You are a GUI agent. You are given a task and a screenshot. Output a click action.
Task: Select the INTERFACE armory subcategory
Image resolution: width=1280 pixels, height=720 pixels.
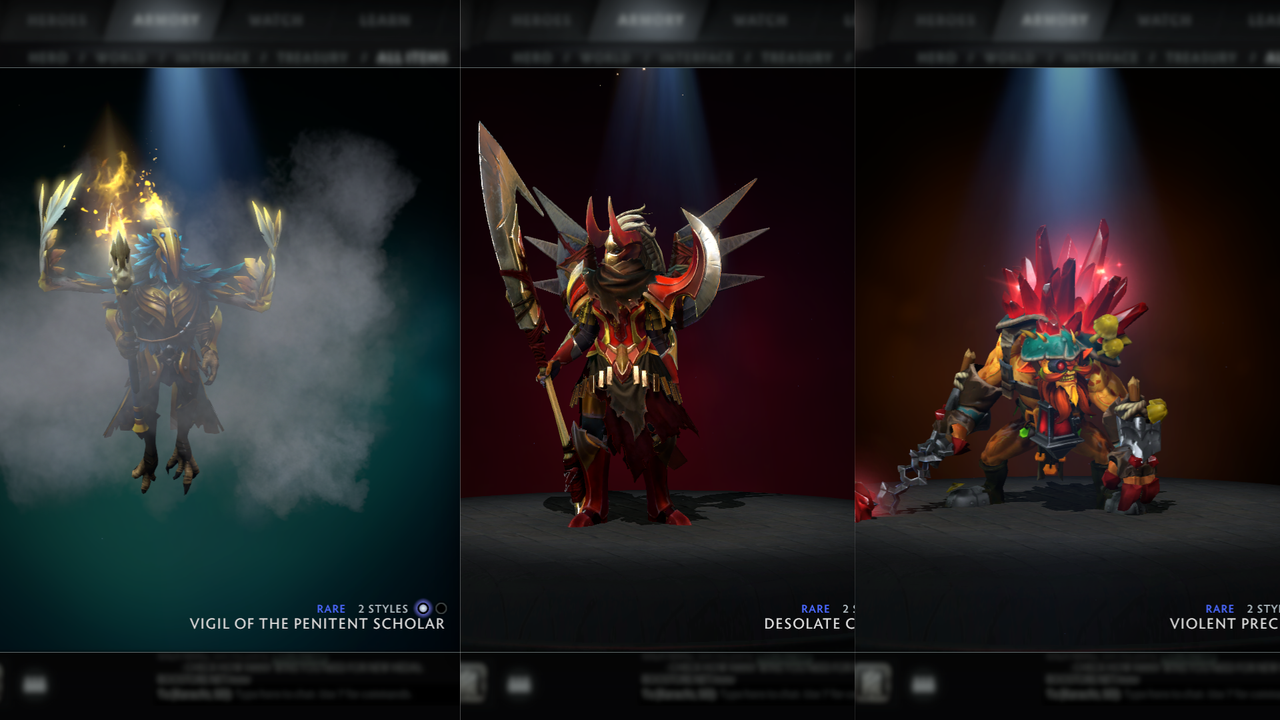(x=213, y=56)
